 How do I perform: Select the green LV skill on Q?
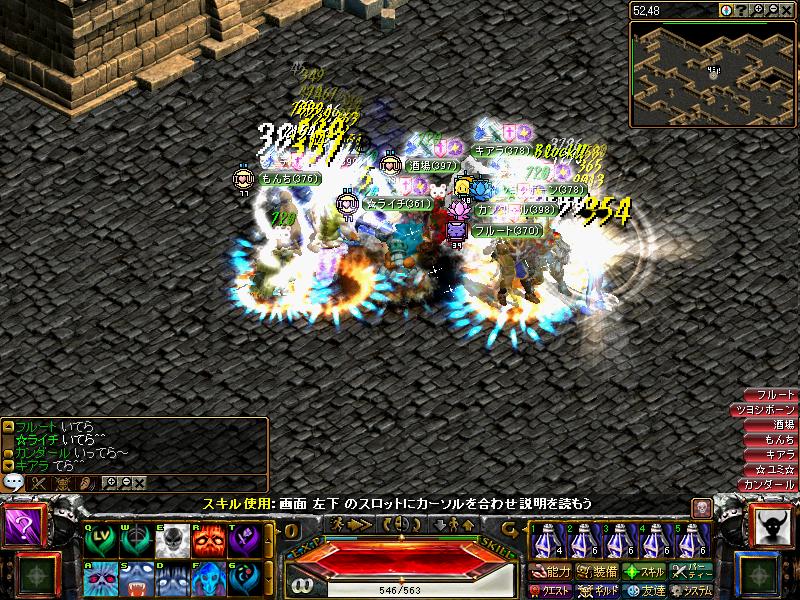[99, 541]
